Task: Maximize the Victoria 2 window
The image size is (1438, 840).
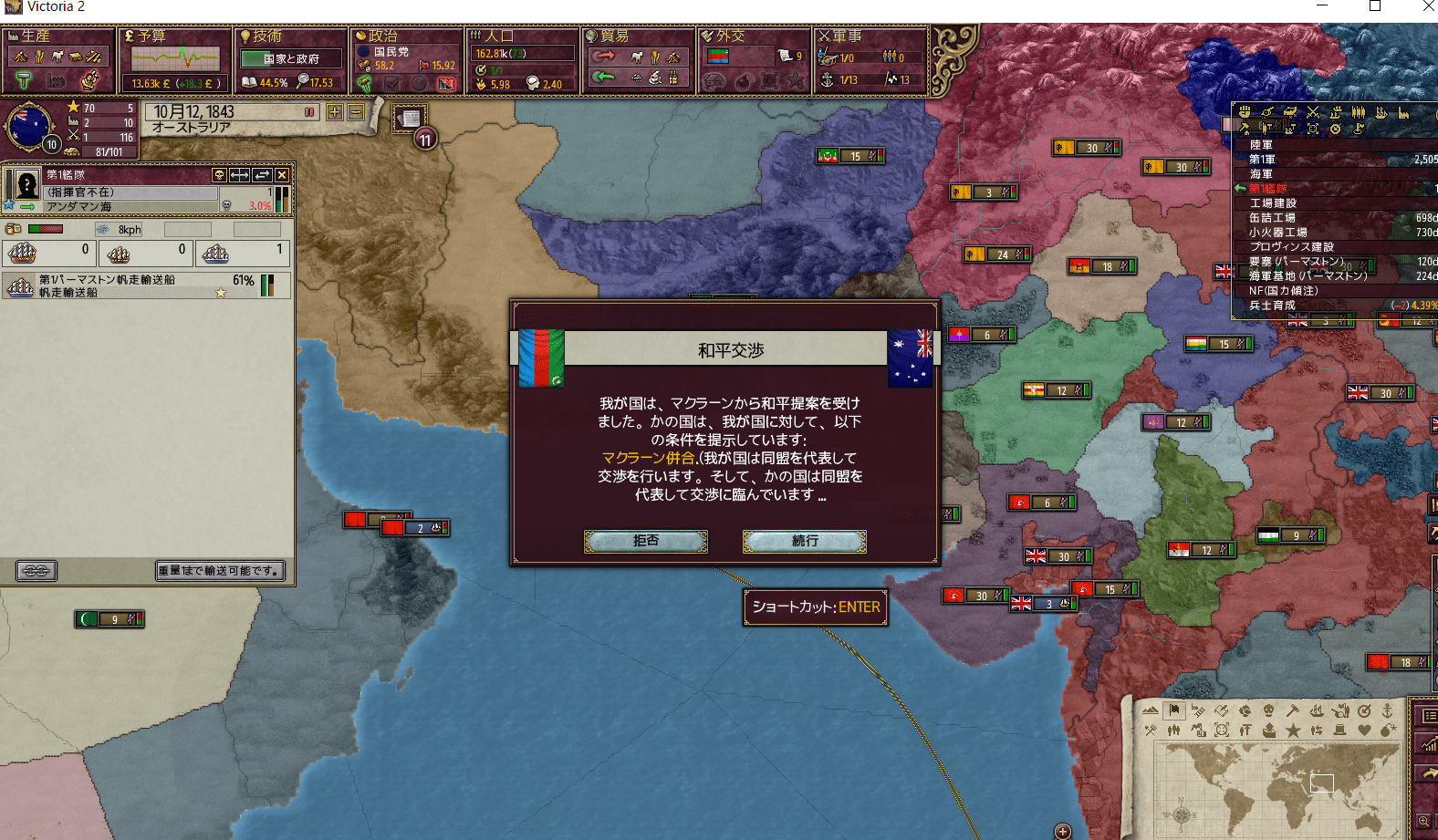Action: [1375, 7]
